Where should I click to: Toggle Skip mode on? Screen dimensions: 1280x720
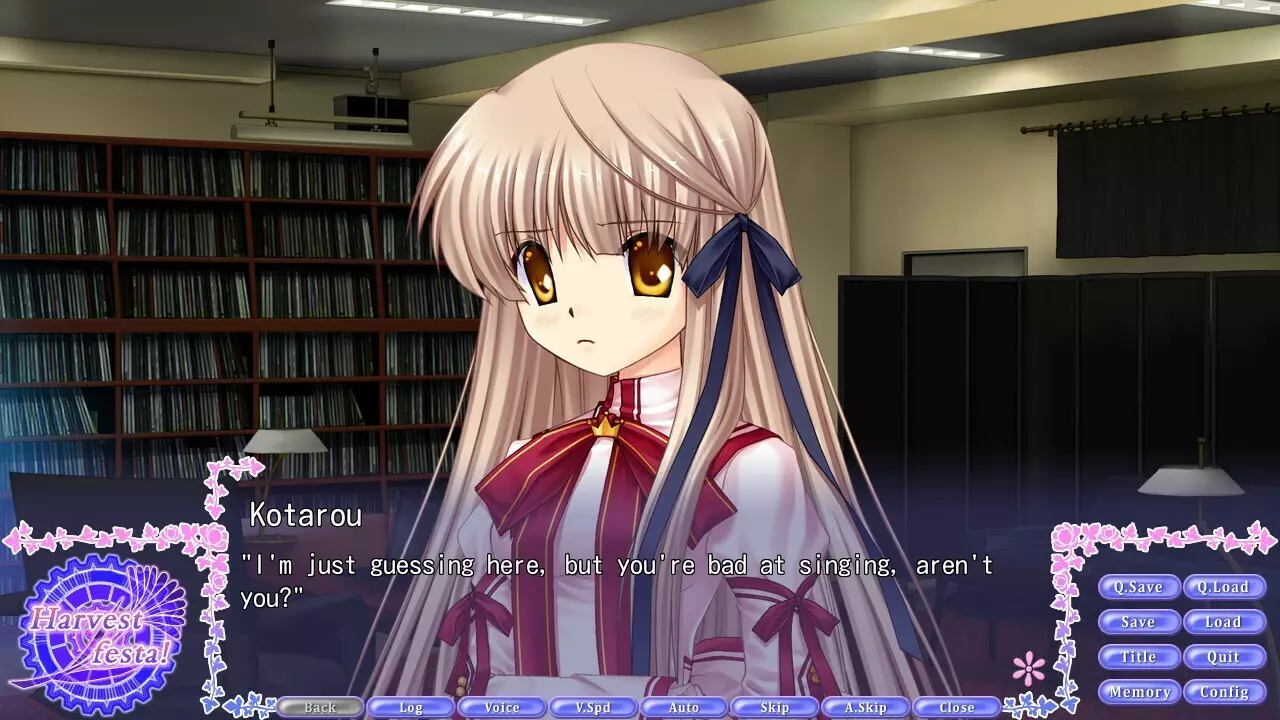click(x=775, y=706)
